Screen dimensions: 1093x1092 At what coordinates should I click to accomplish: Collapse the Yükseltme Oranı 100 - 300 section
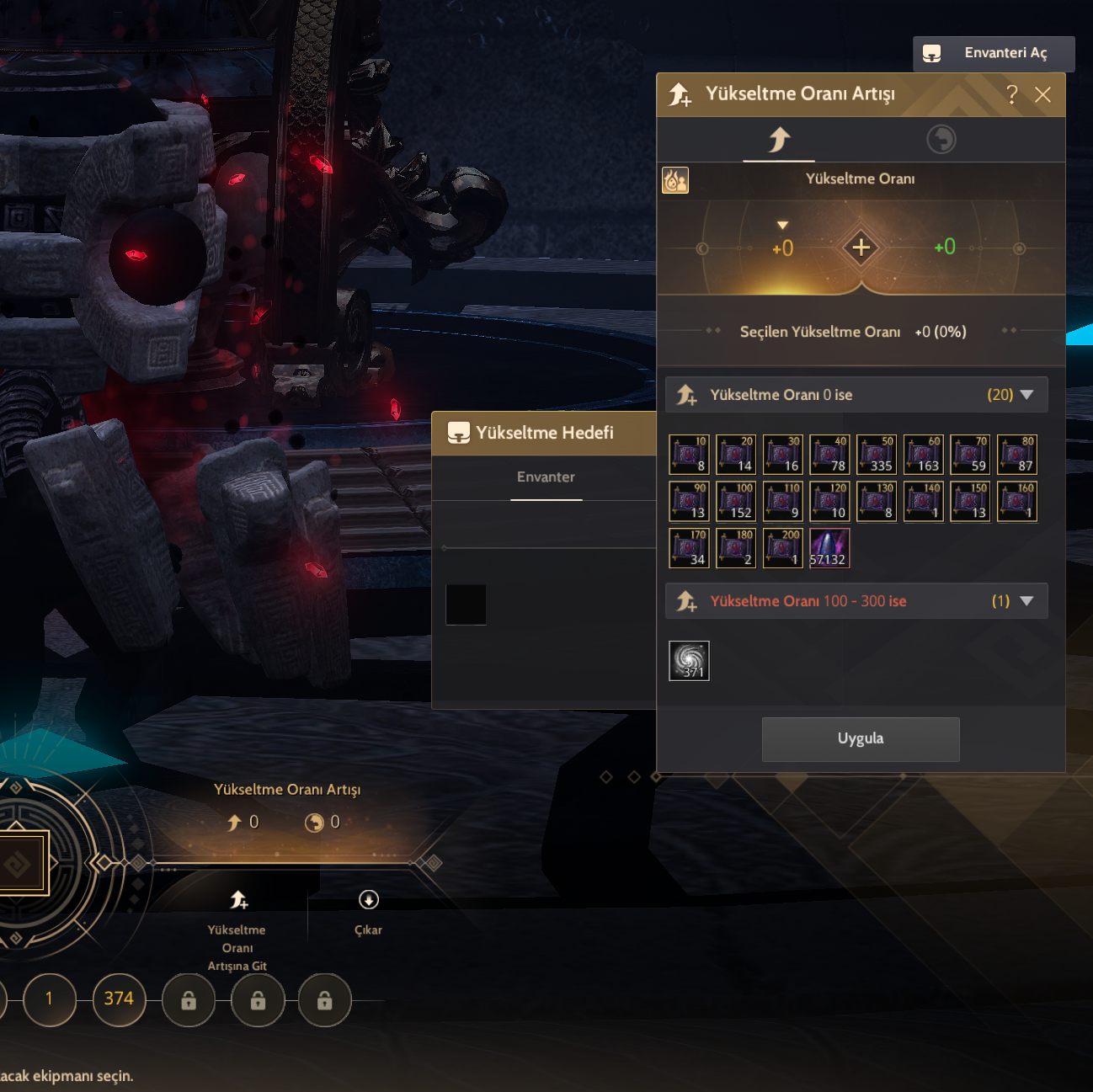point(1026,601)
